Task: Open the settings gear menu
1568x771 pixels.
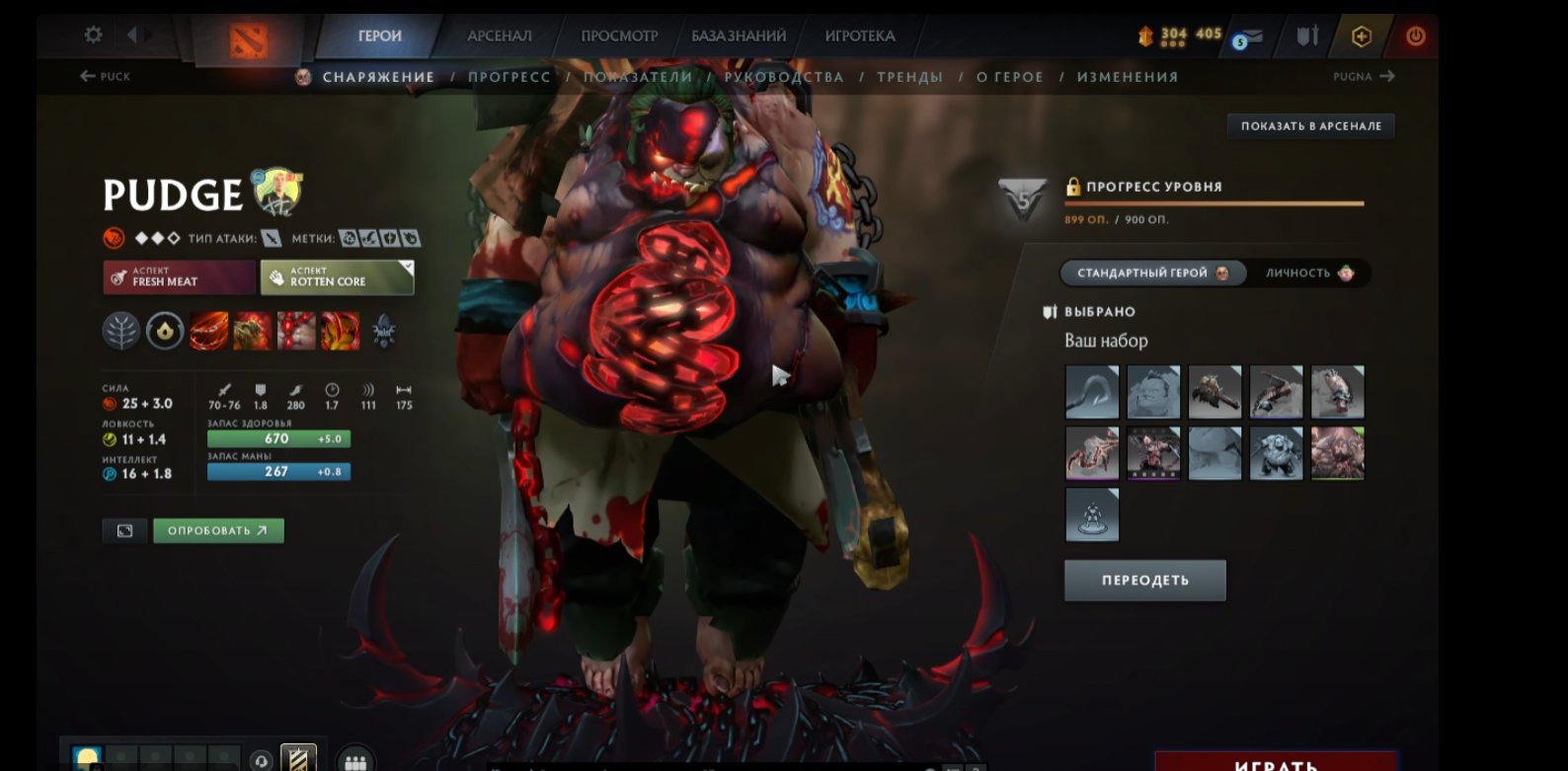Action: point(93,36)
